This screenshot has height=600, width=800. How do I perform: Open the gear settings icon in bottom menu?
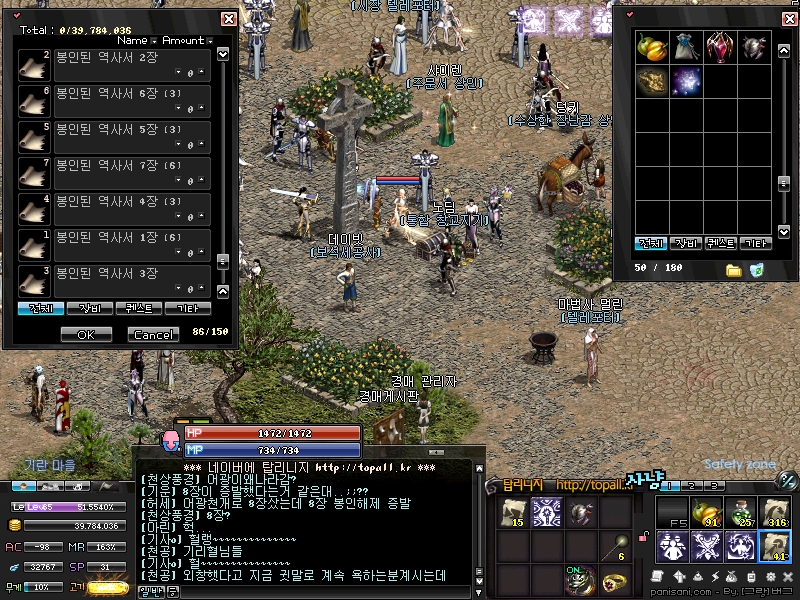[771, 578]
